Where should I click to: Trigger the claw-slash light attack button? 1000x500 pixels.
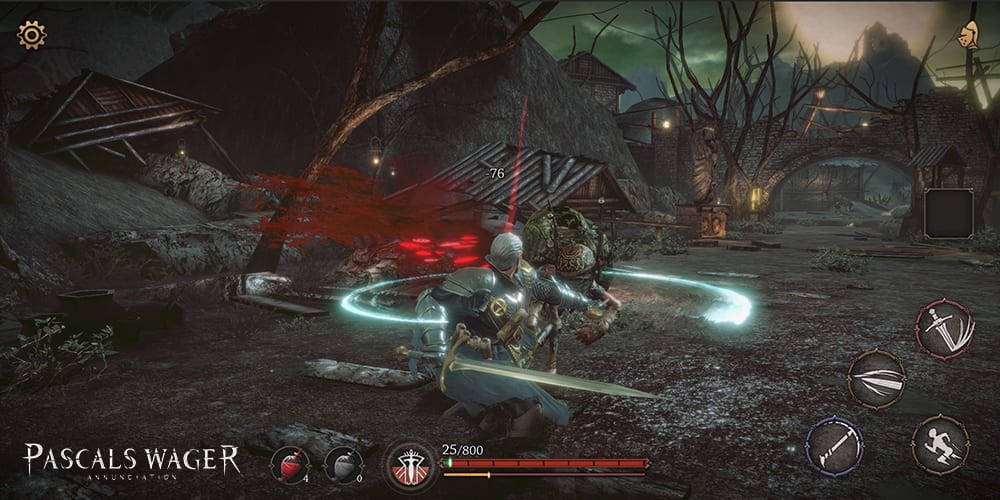click(877, 379)
